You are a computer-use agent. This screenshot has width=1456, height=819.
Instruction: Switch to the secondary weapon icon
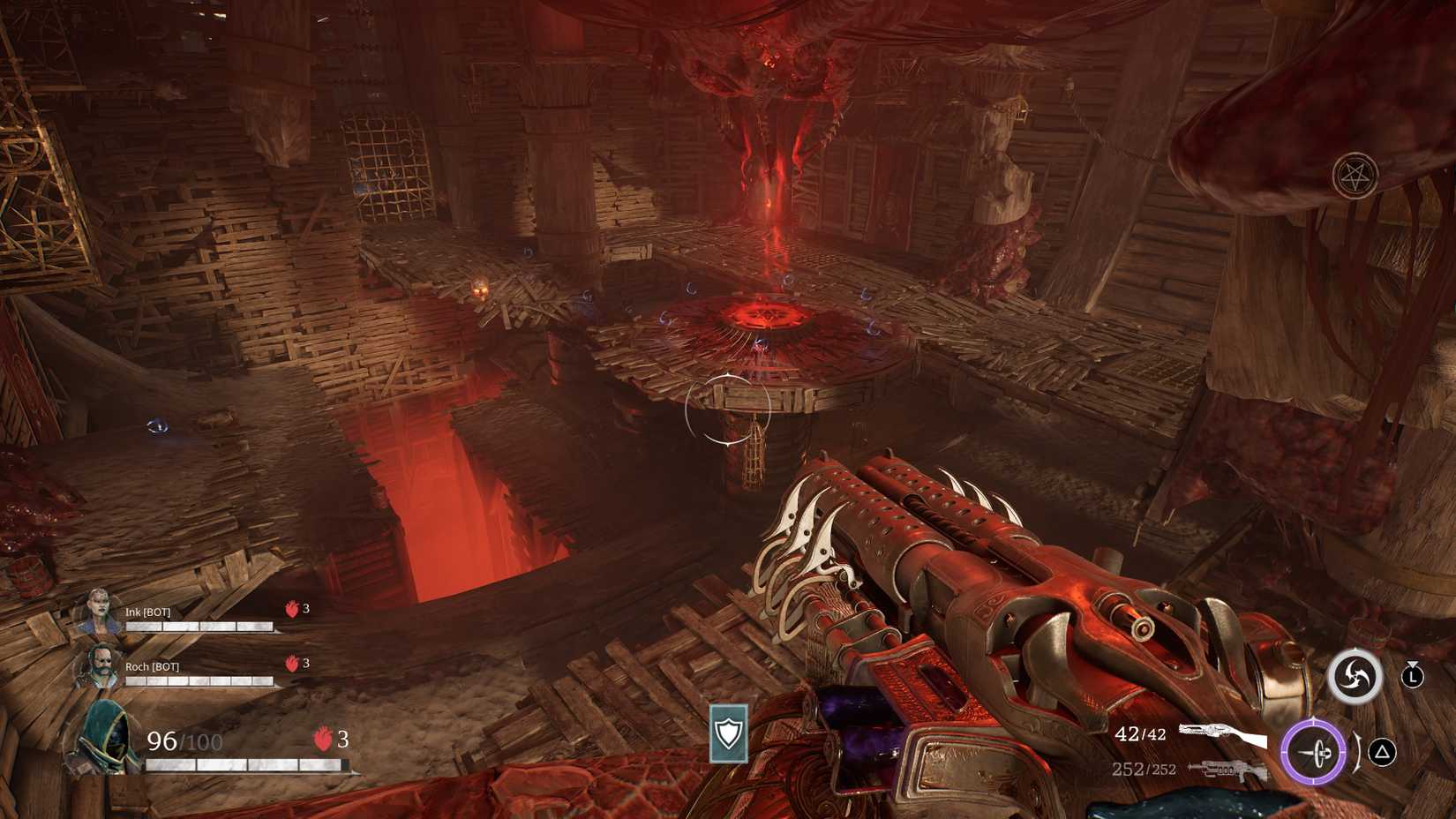coord(1227,770)
